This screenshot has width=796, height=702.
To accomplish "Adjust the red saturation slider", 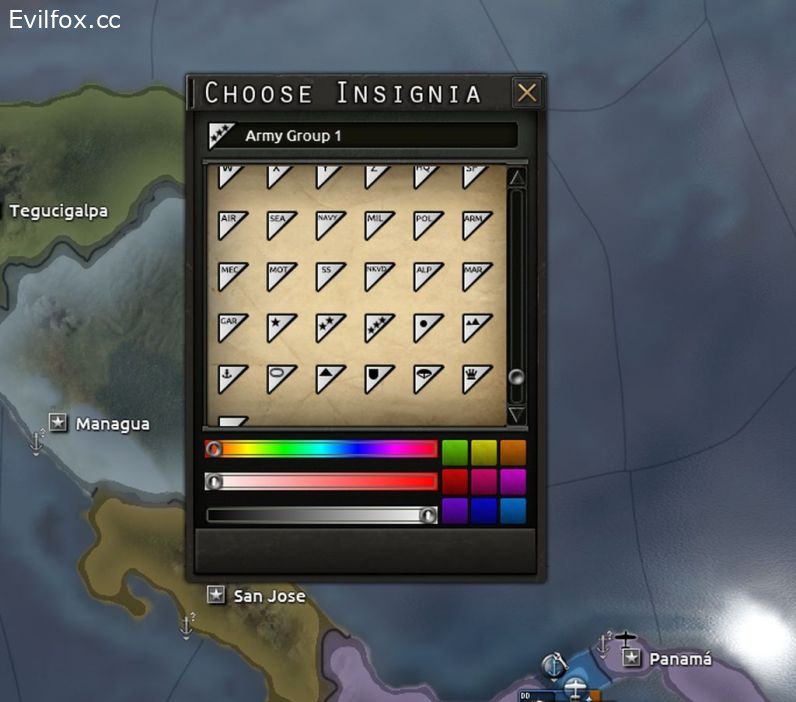I will 320,482.
